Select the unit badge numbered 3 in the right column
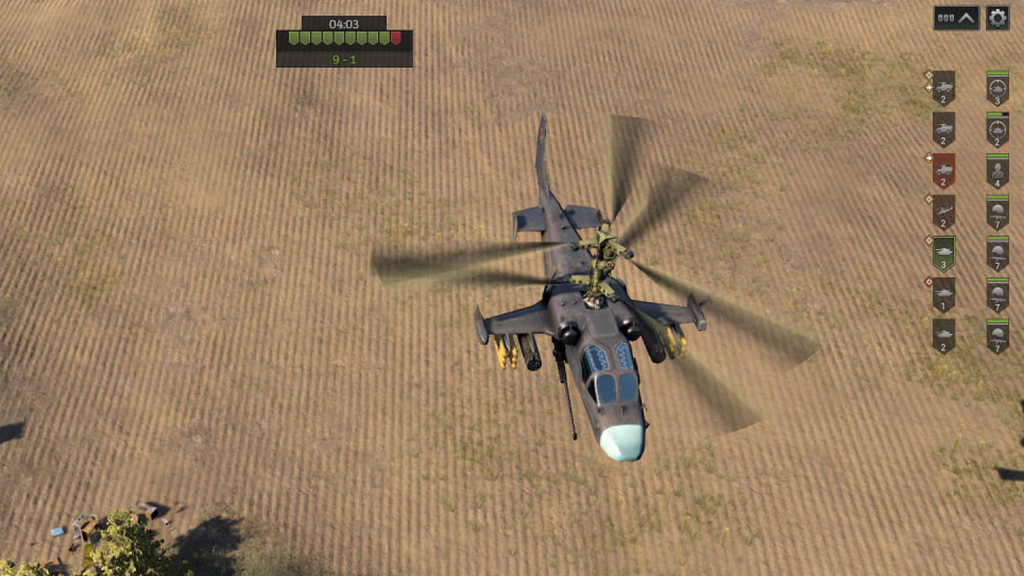 [x=997, y=88]
